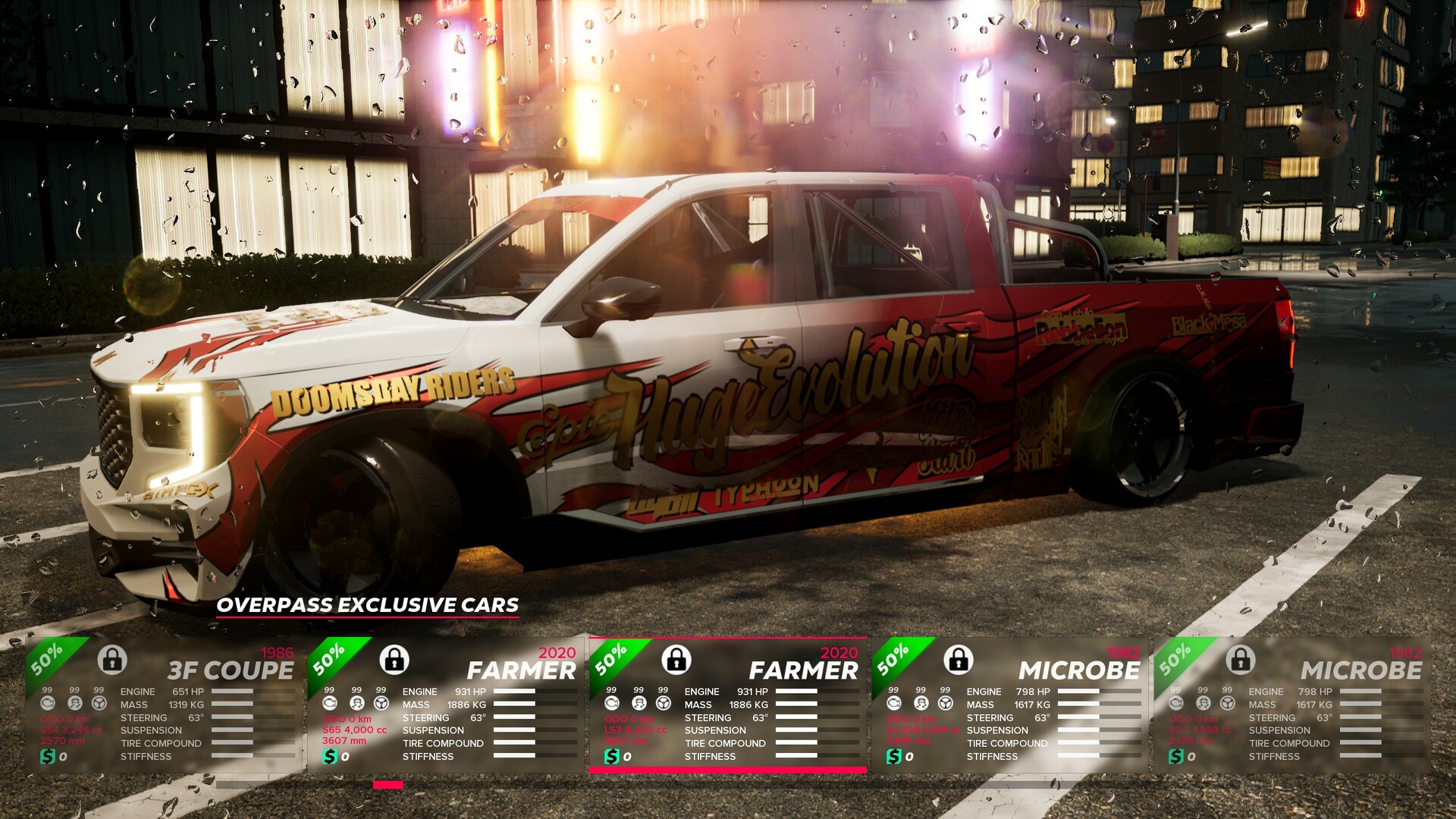Click the red S65 4,000 cc engine spec label

pyautogui.click(x=354, y=730)
